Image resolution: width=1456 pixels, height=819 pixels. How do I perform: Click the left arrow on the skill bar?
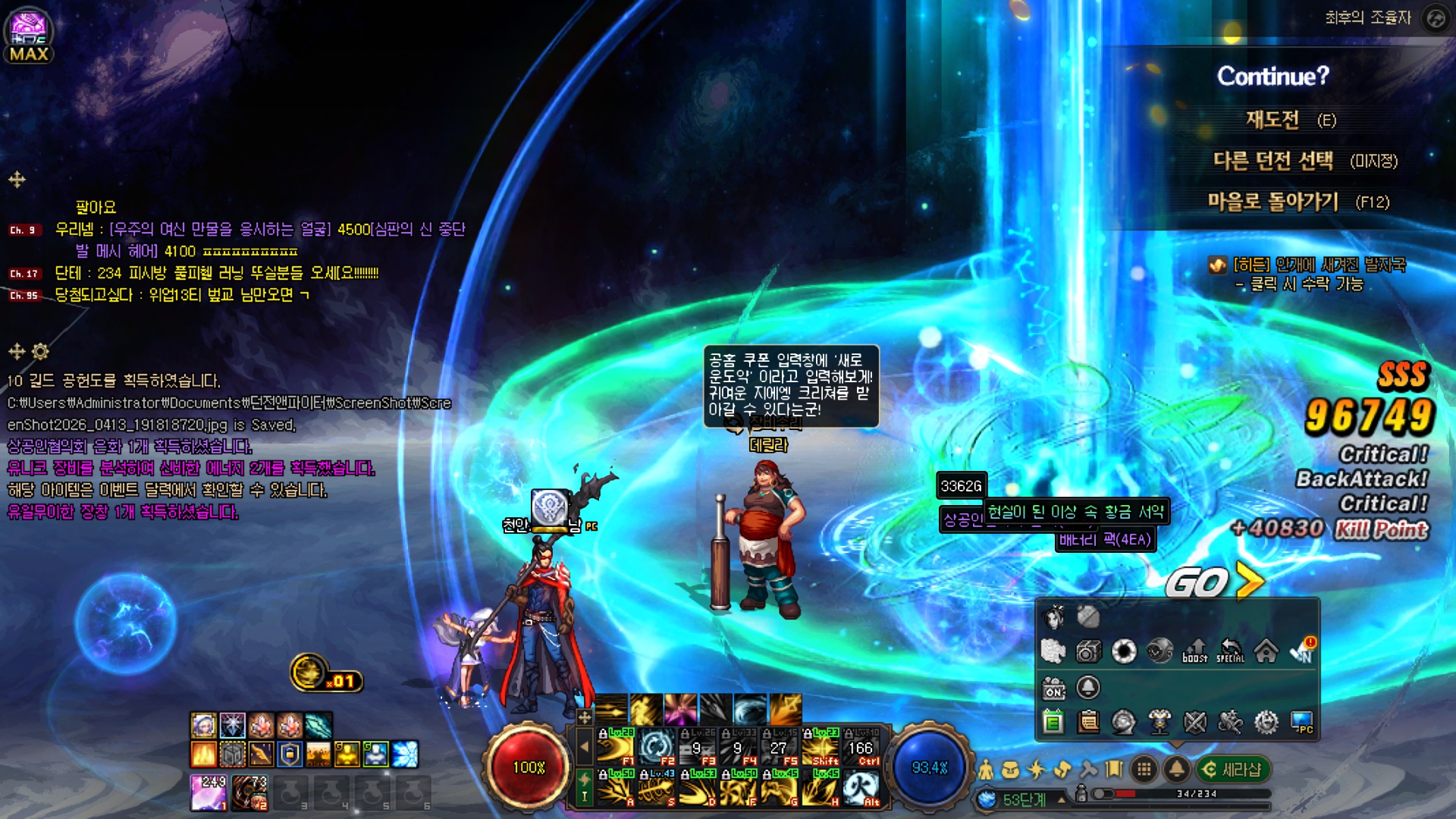coord(584,746)
